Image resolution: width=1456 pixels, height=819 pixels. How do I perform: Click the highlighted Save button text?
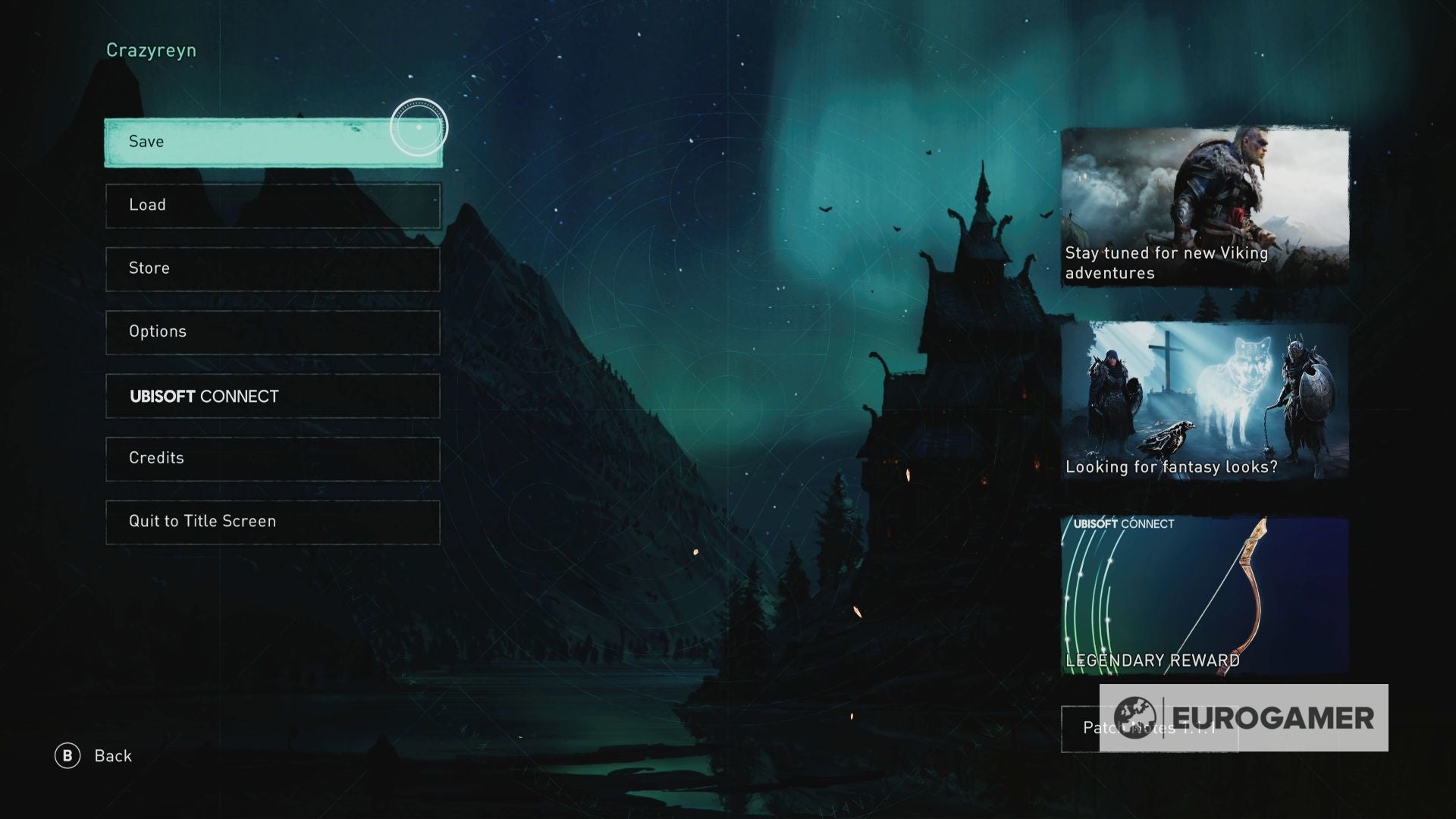point(146,142)
